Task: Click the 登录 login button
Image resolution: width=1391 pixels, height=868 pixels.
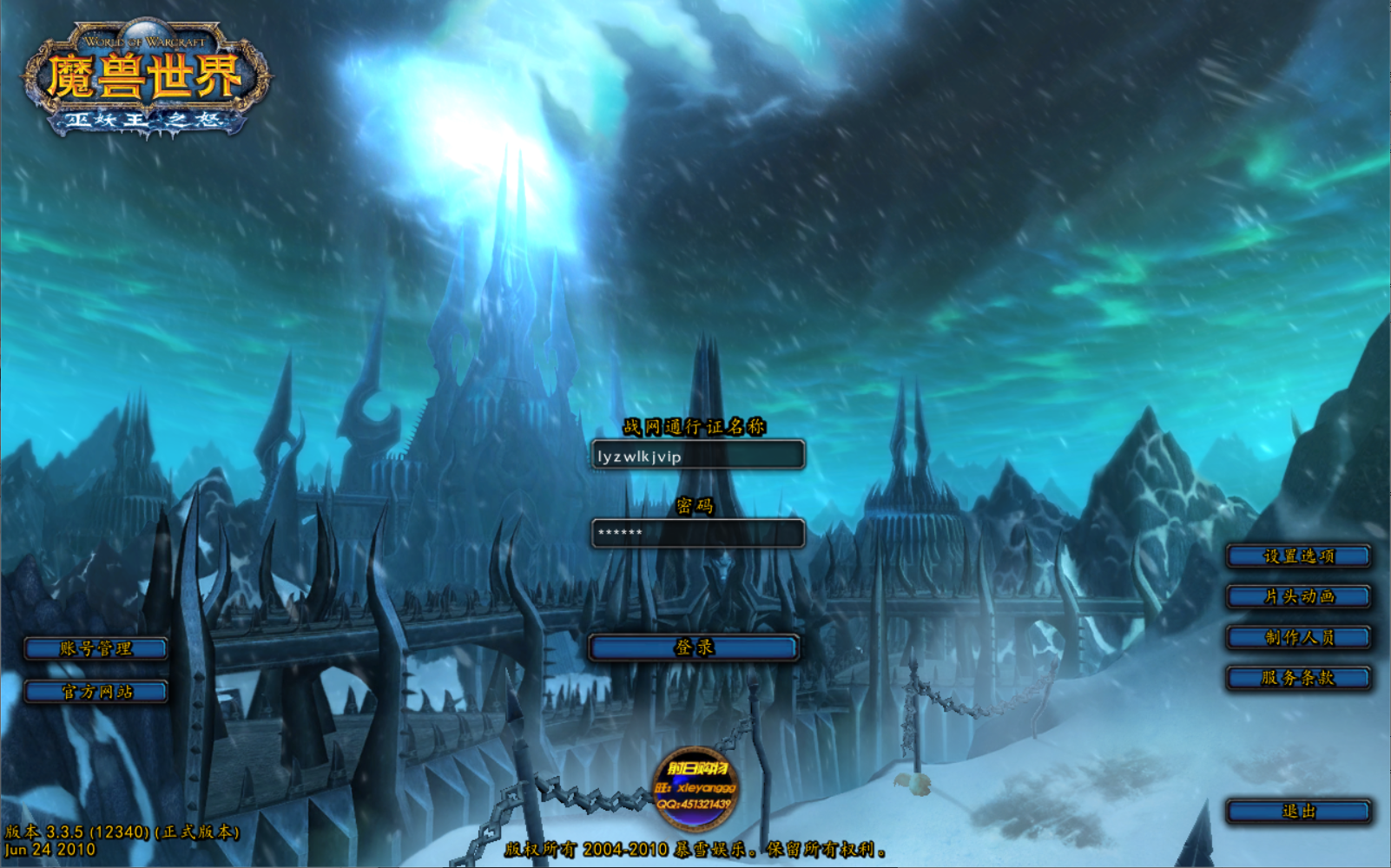Action: click(x=693, y=648)
